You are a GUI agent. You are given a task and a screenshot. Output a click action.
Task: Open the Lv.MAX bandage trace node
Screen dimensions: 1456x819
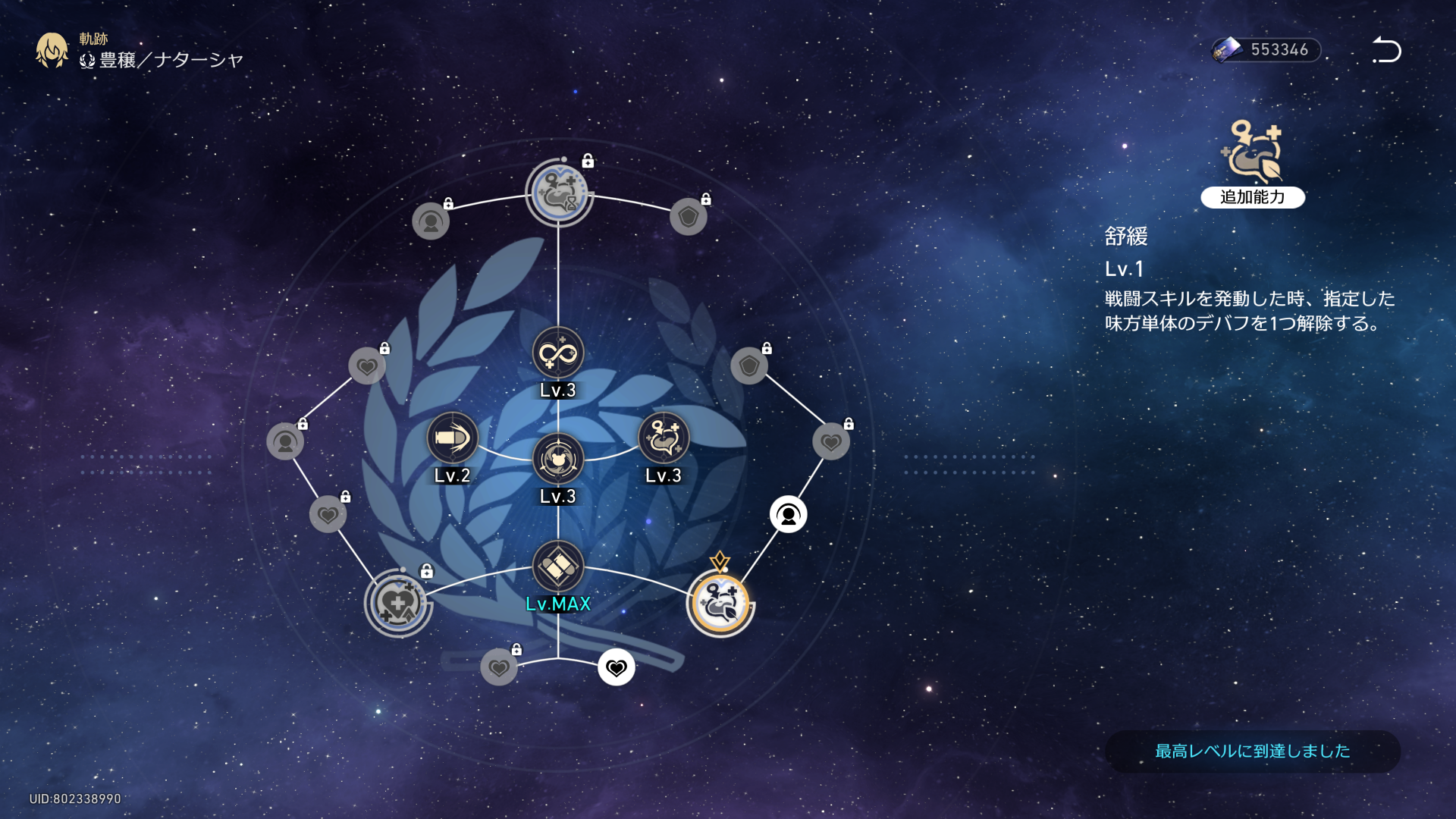click(x=558, y=566)
